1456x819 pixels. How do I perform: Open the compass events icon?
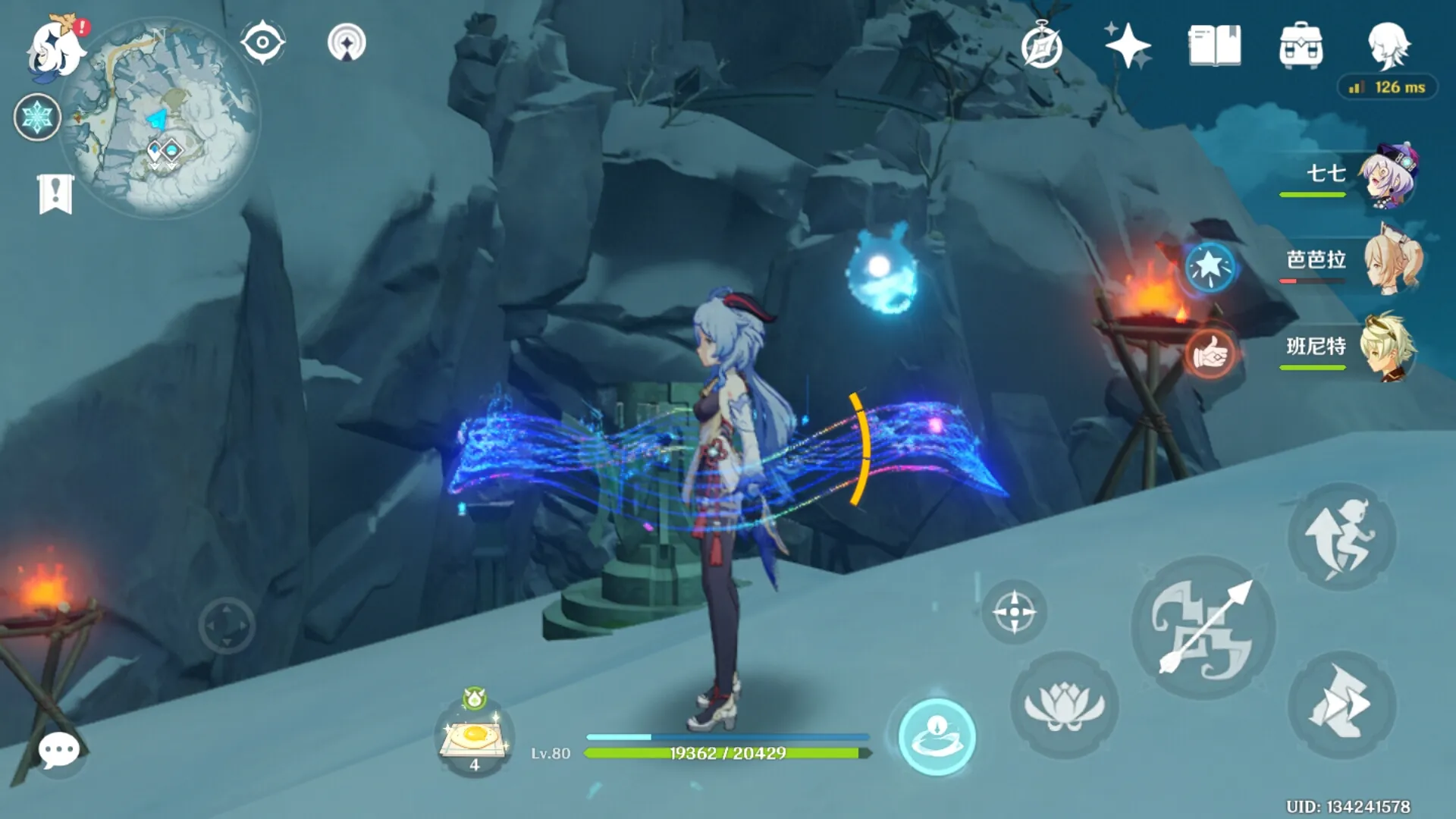(x=1041, y=47)
